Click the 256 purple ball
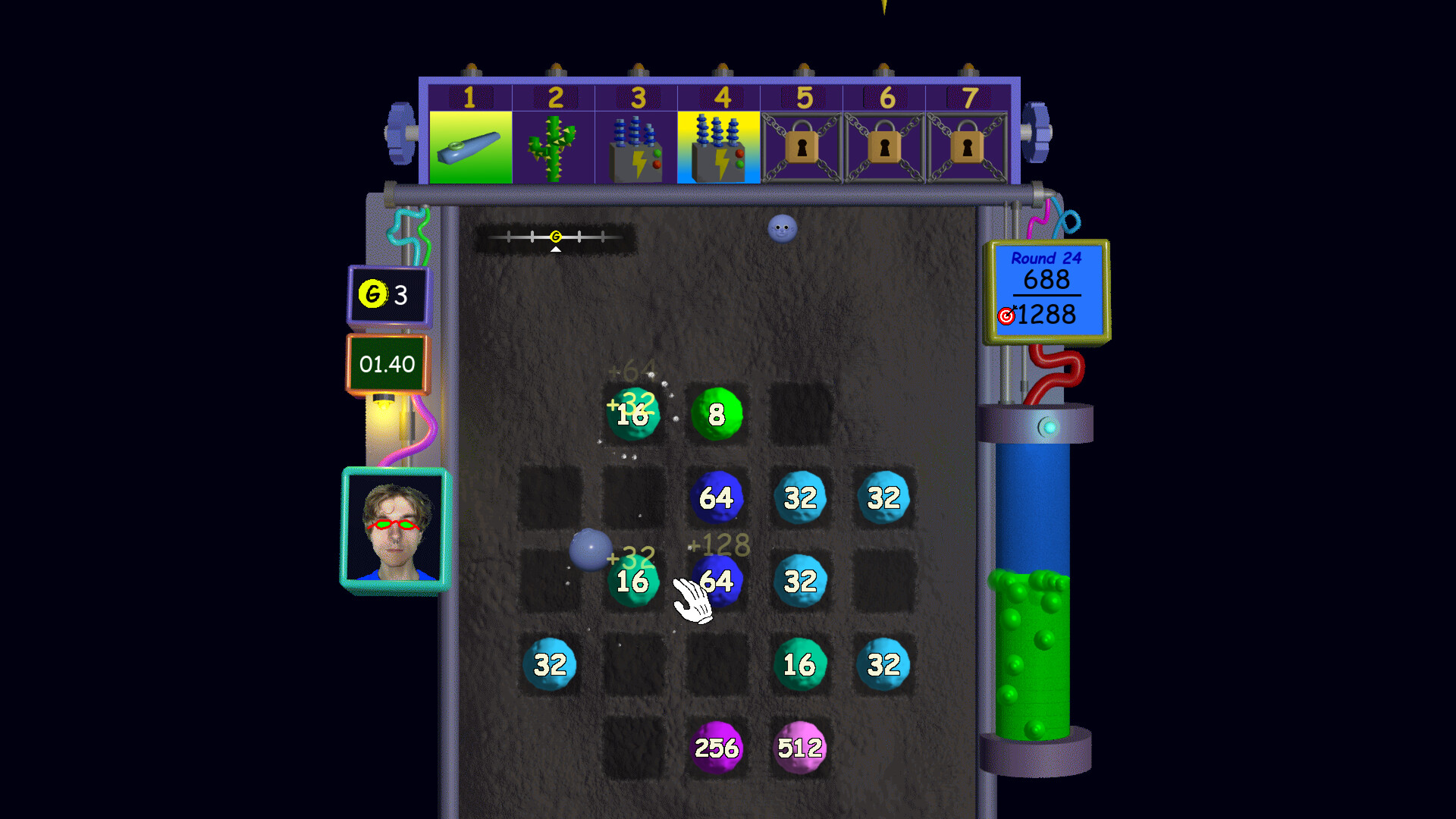Image resolution: width=1456 pixels, height=819 pixels. click(717, 748)
